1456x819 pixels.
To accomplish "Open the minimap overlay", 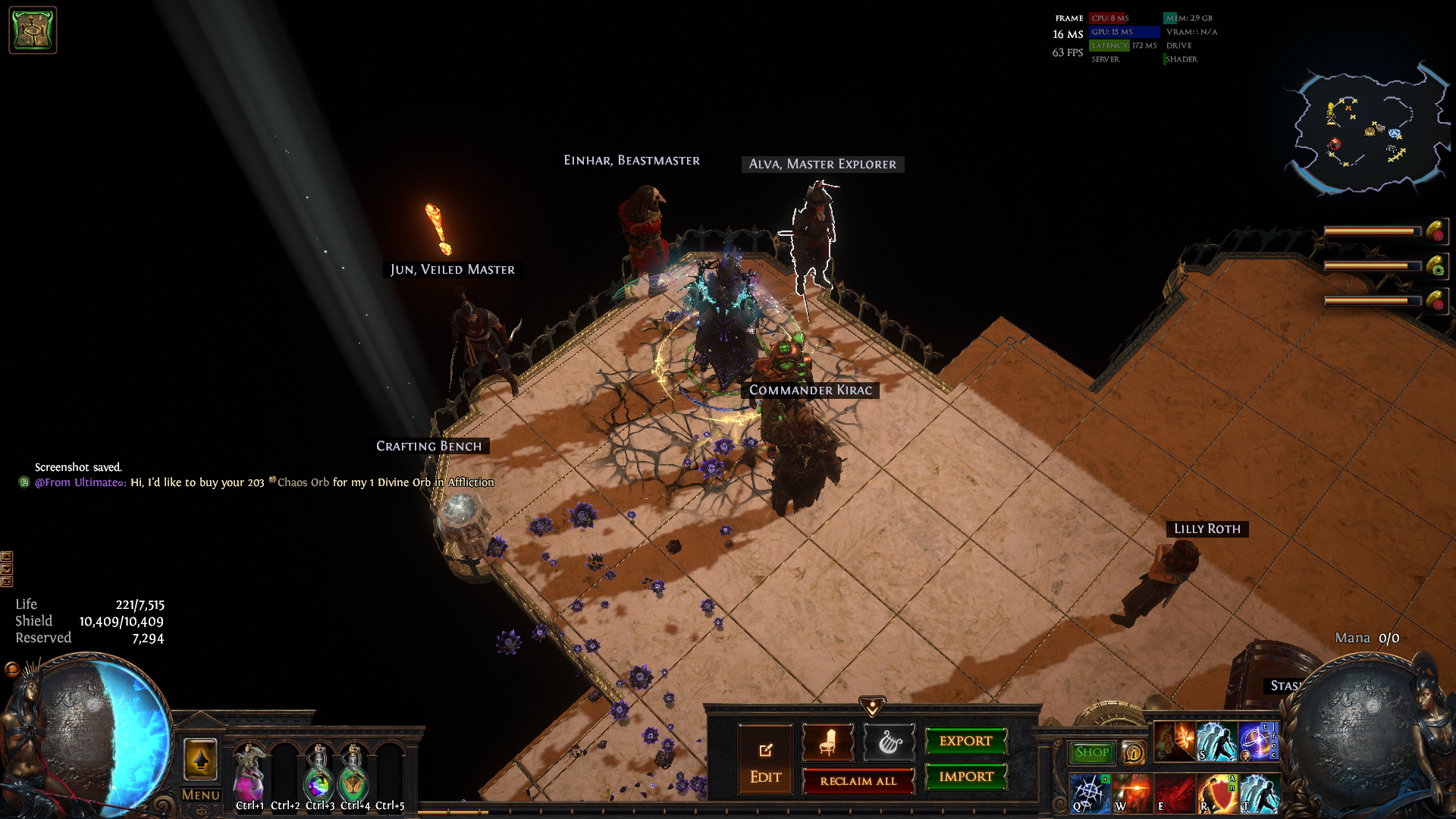I will (1365, 129).
